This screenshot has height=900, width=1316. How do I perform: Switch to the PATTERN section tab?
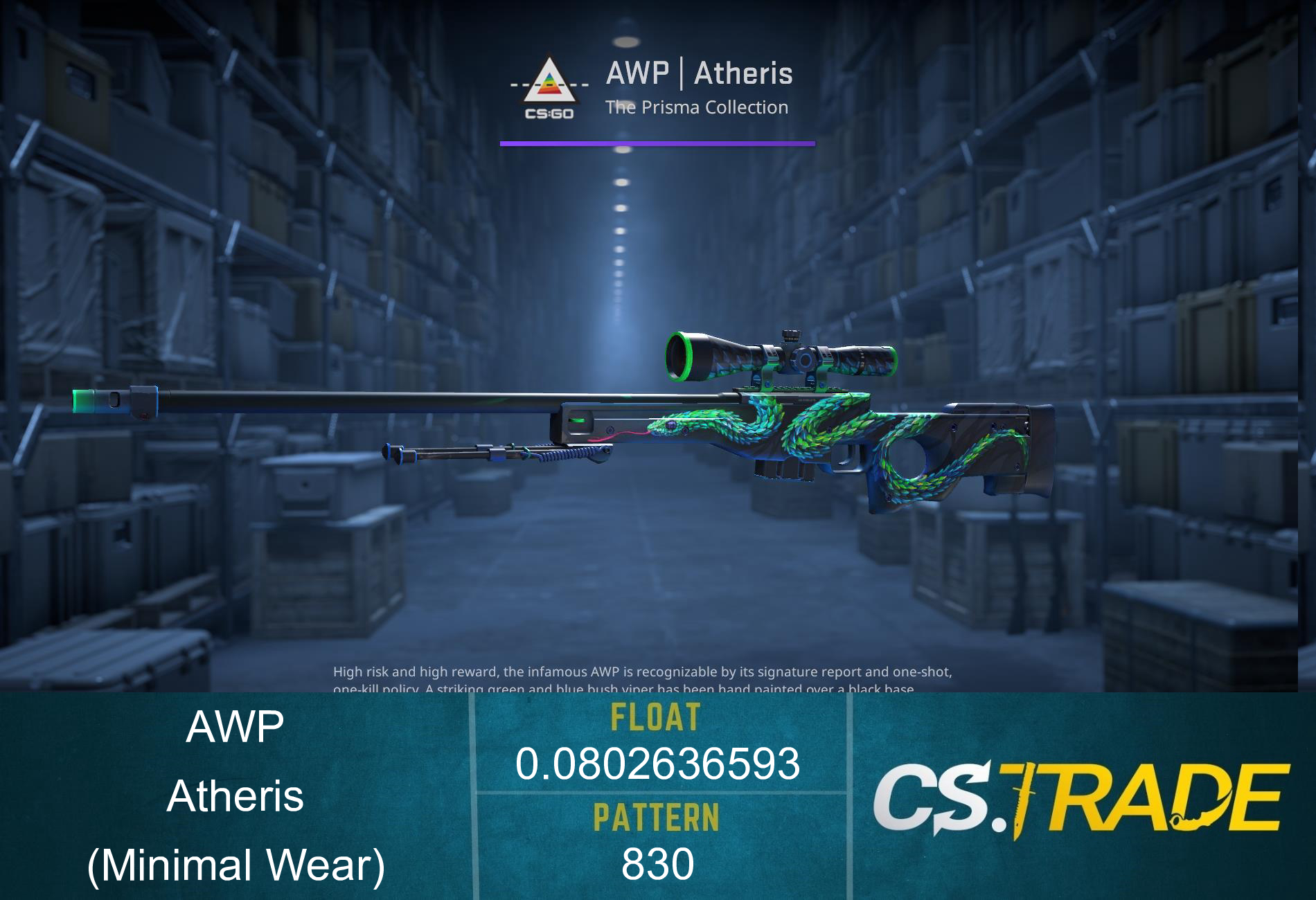point(657,817)
